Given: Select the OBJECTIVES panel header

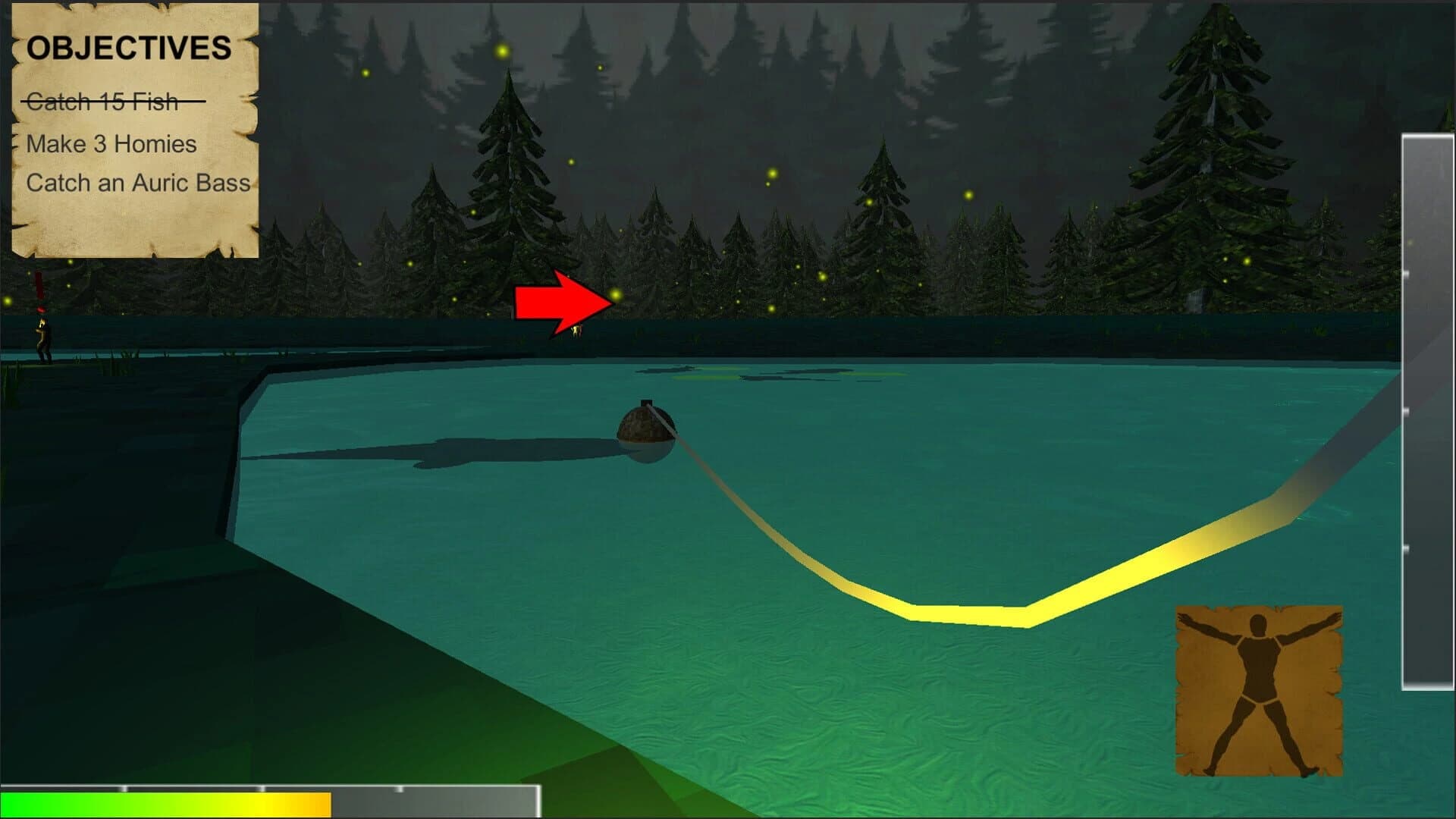Looking at the screenshot, I should tap(130, 47).
